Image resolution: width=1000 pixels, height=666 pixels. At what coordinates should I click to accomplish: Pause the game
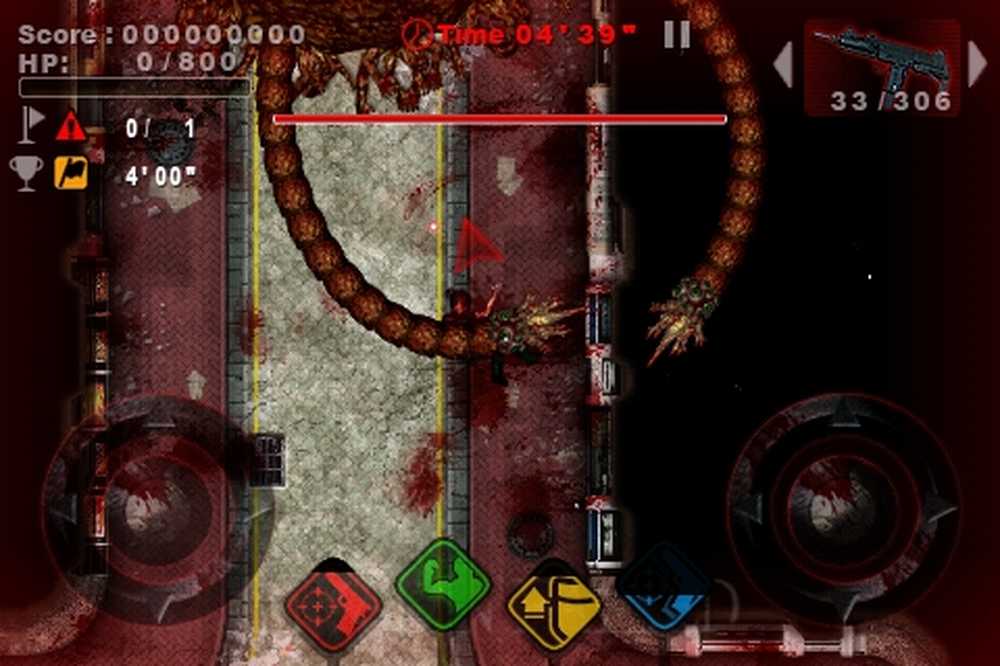(677, 35)
